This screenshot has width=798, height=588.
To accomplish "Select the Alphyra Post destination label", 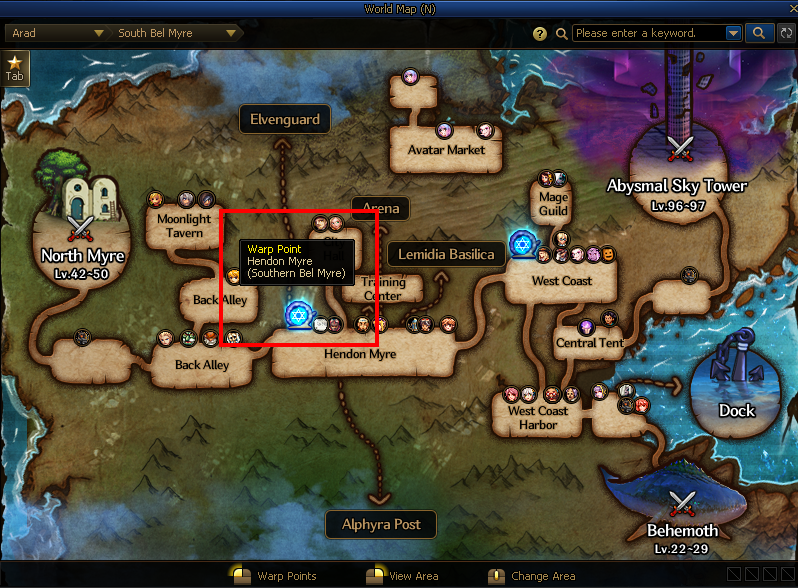I will (381, 524).
